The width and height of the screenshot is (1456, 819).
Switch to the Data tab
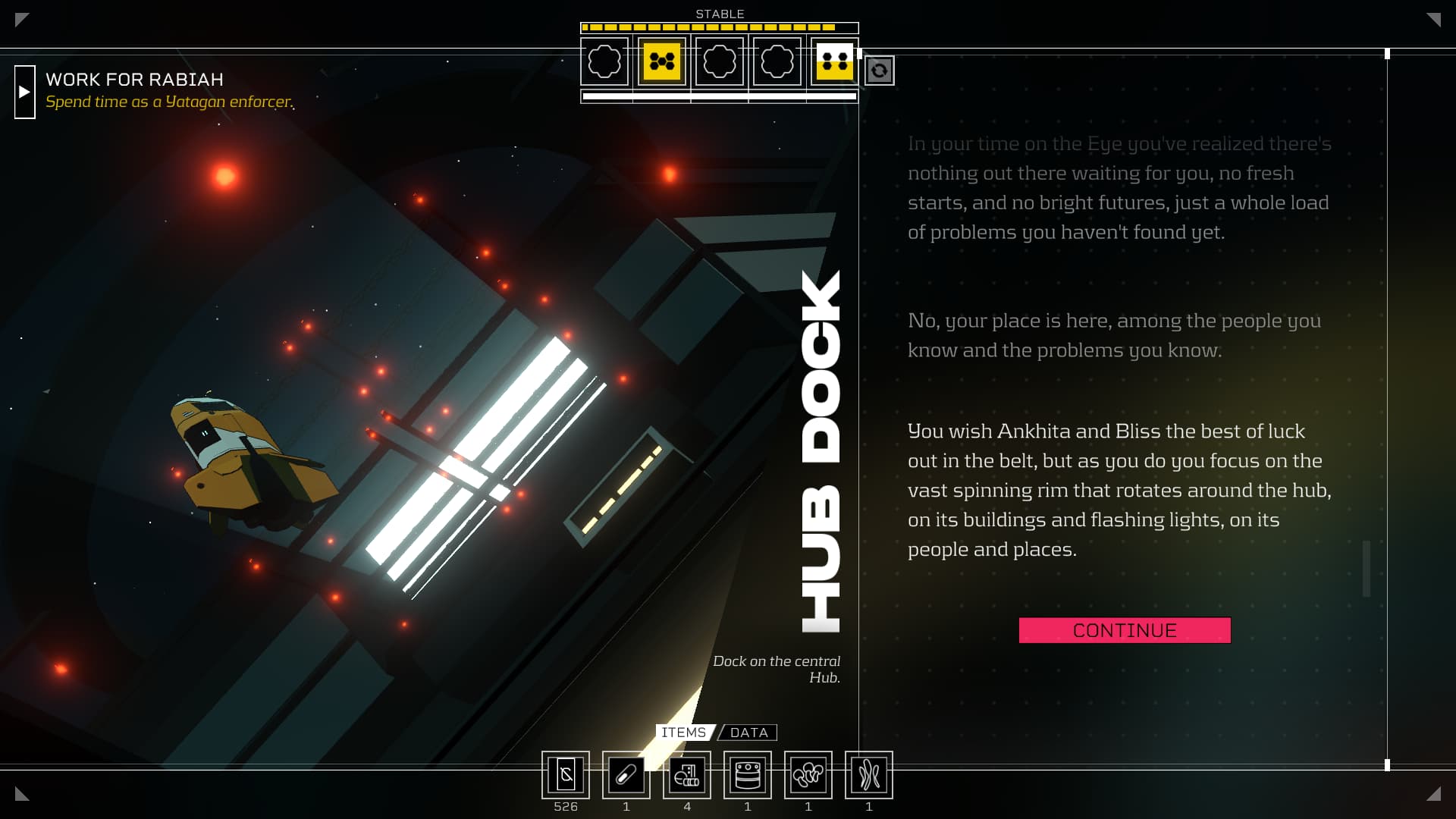[748, 733]
